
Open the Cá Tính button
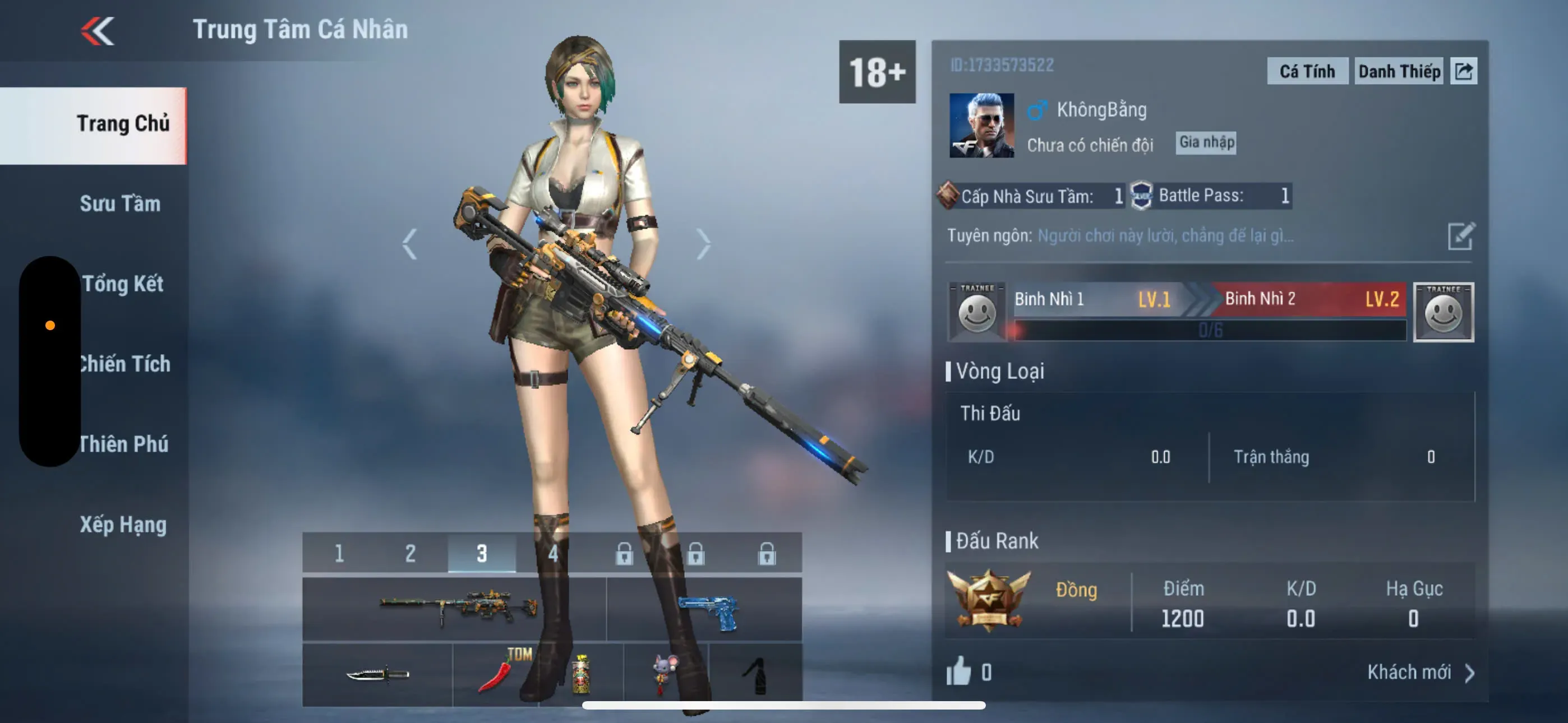click(x=1306, y=71)
